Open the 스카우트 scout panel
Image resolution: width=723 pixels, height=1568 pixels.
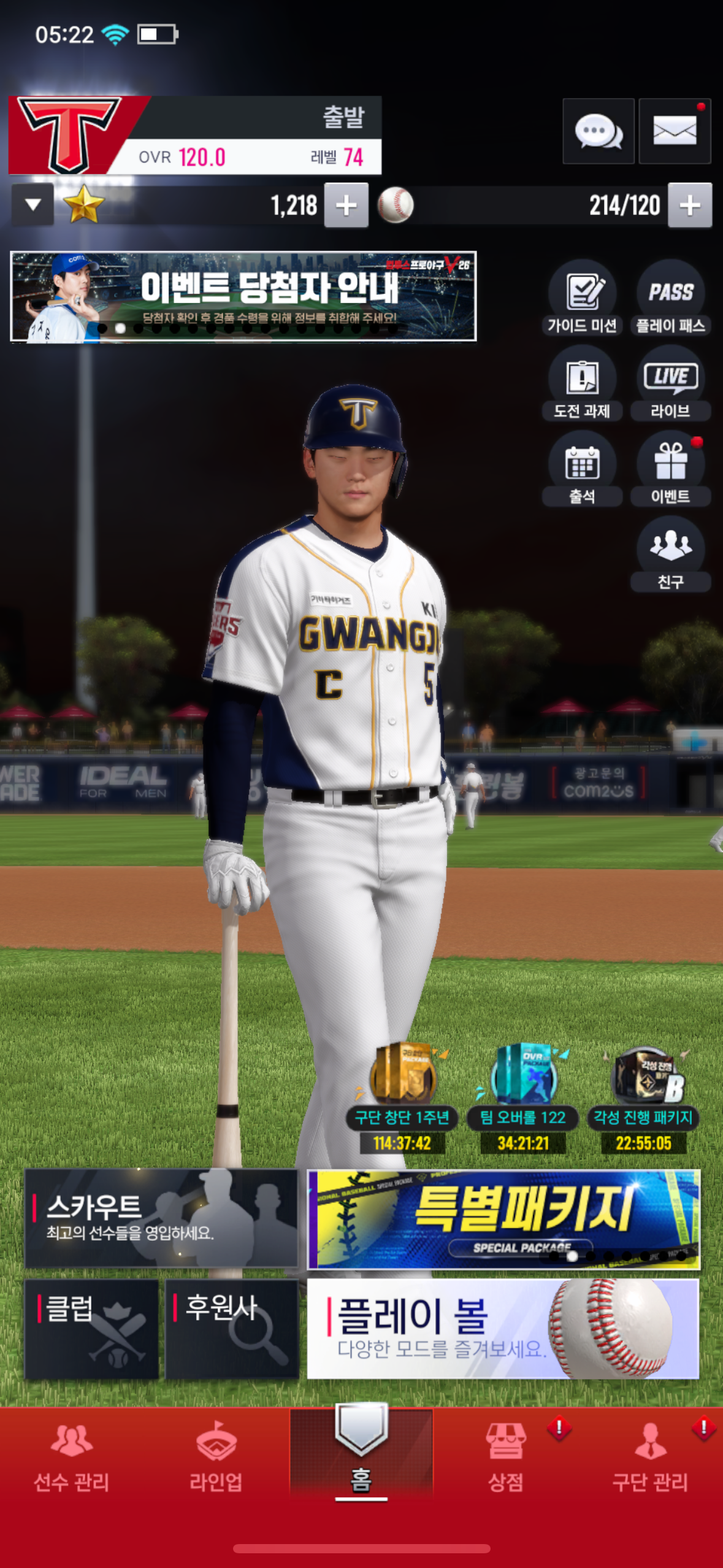click(x=161, y=1218)
